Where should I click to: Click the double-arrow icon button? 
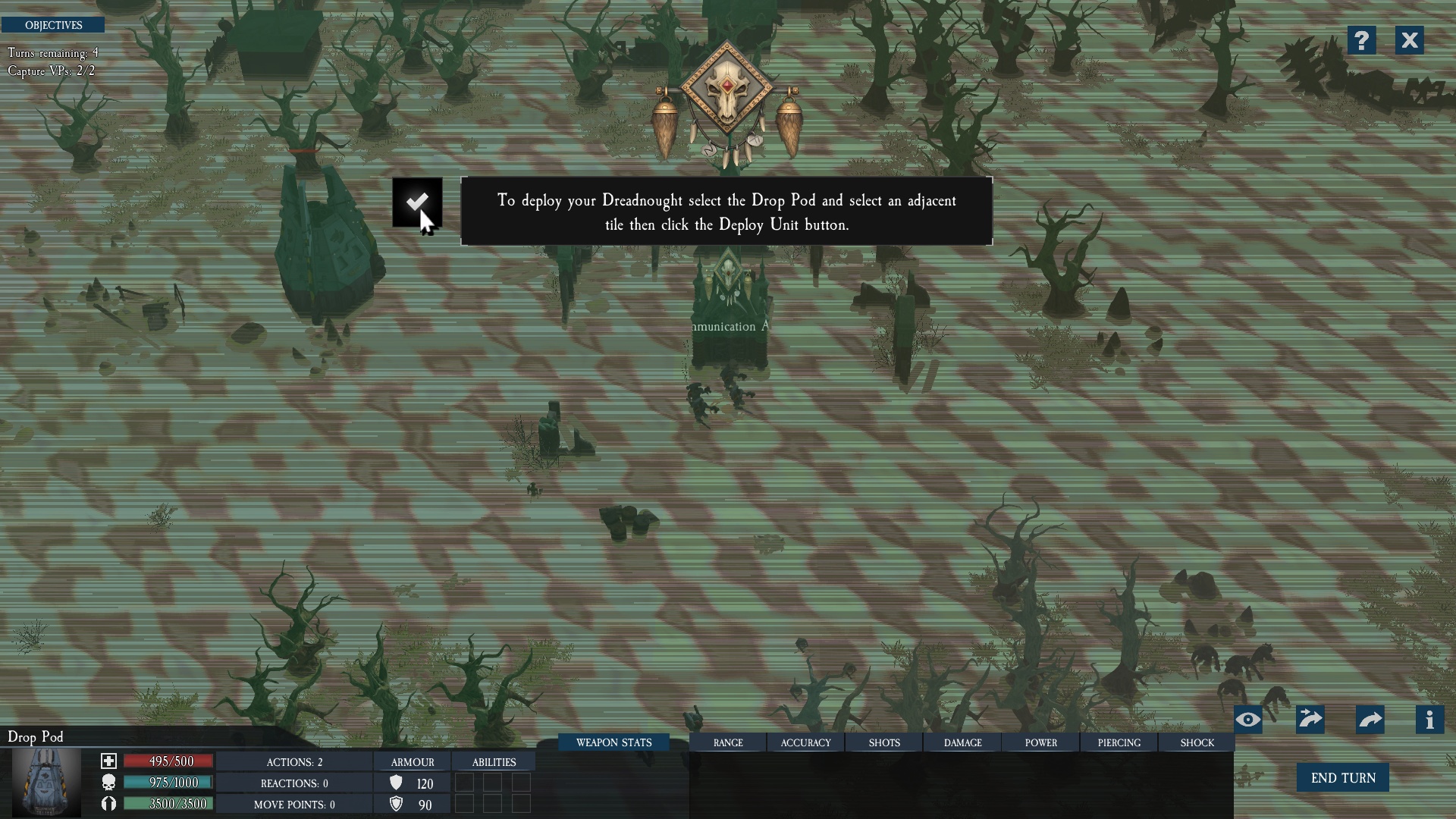1310,720
